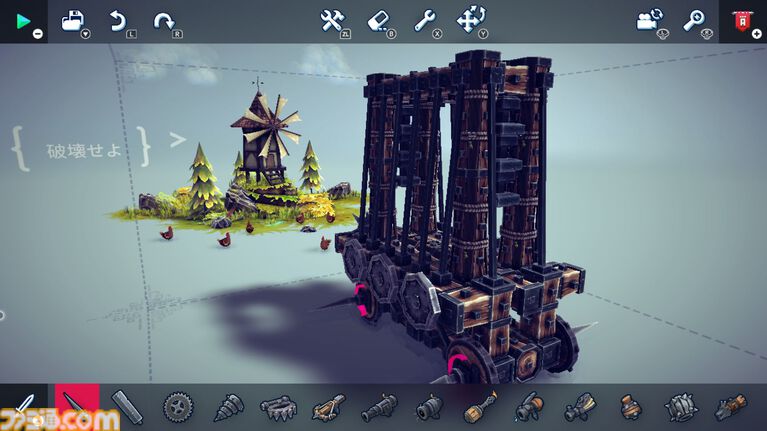Select the drill block
Viewport: 767px width, 431px height.
coord(228,407)
